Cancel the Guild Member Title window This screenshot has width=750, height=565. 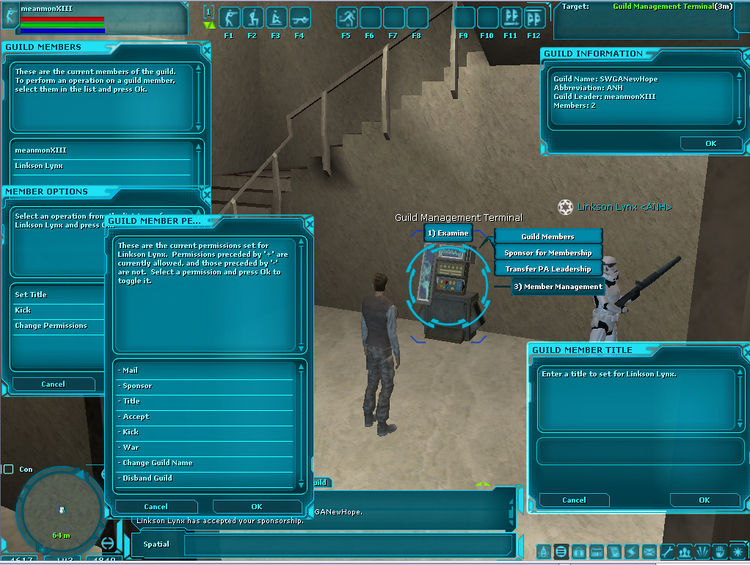click(574, 500)
